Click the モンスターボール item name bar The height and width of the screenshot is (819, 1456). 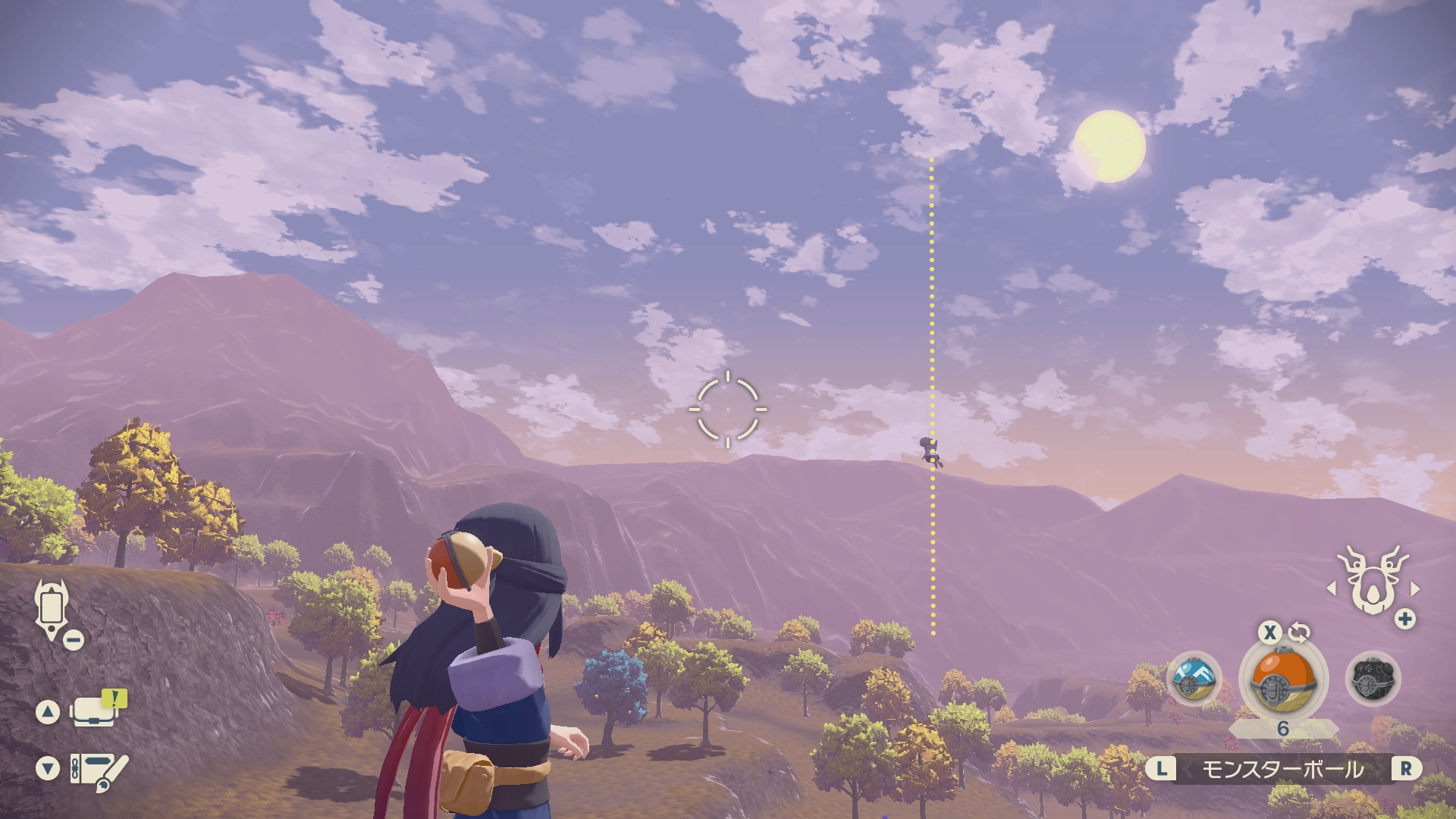[x=1282, y=770]
